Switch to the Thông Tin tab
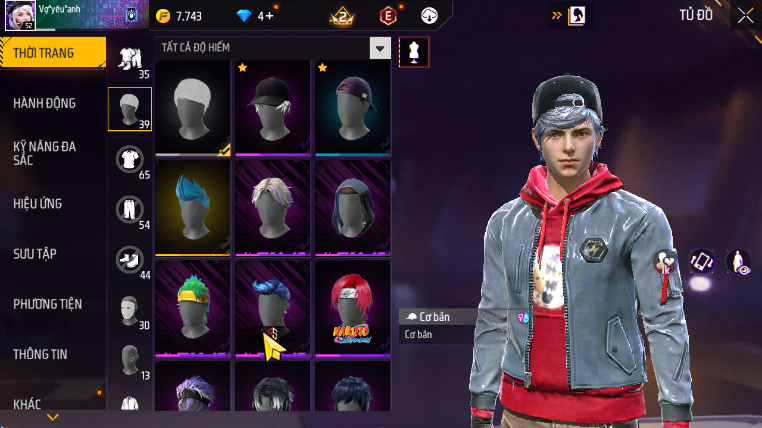762x428 pixels. pos(41,353)
